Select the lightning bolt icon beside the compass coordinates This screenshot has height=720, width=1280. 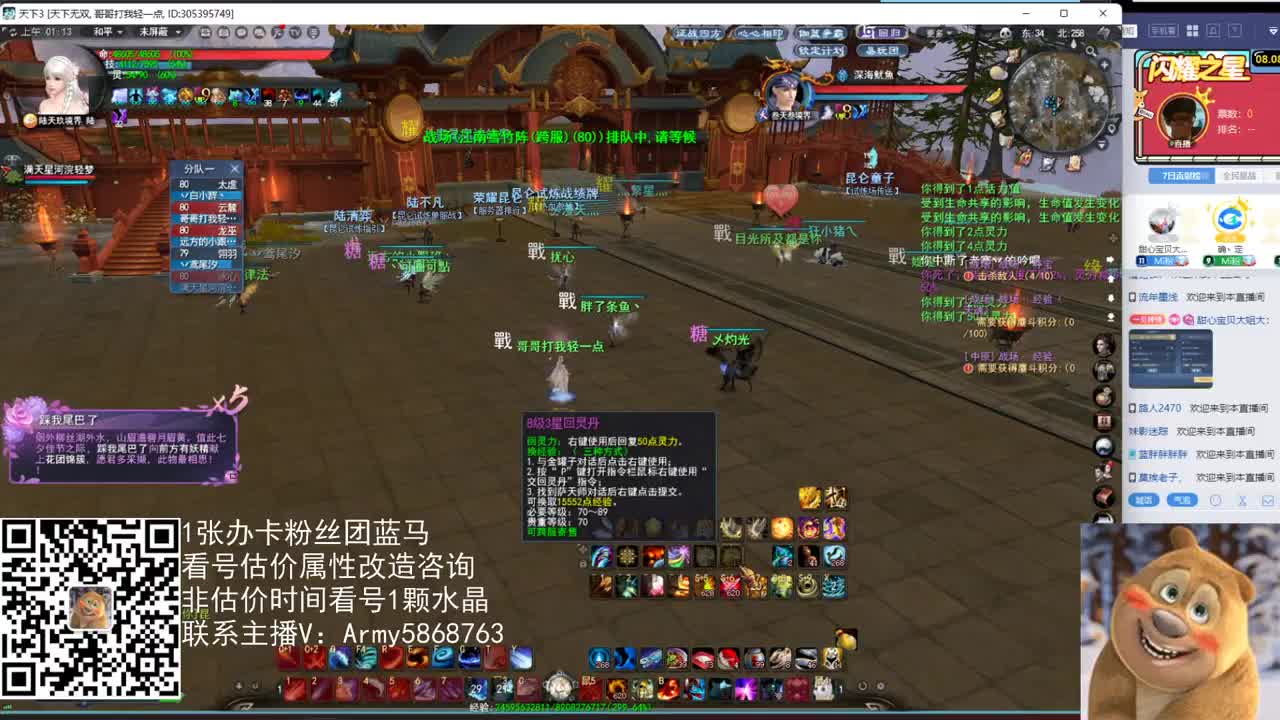[x=1103, y=32]
